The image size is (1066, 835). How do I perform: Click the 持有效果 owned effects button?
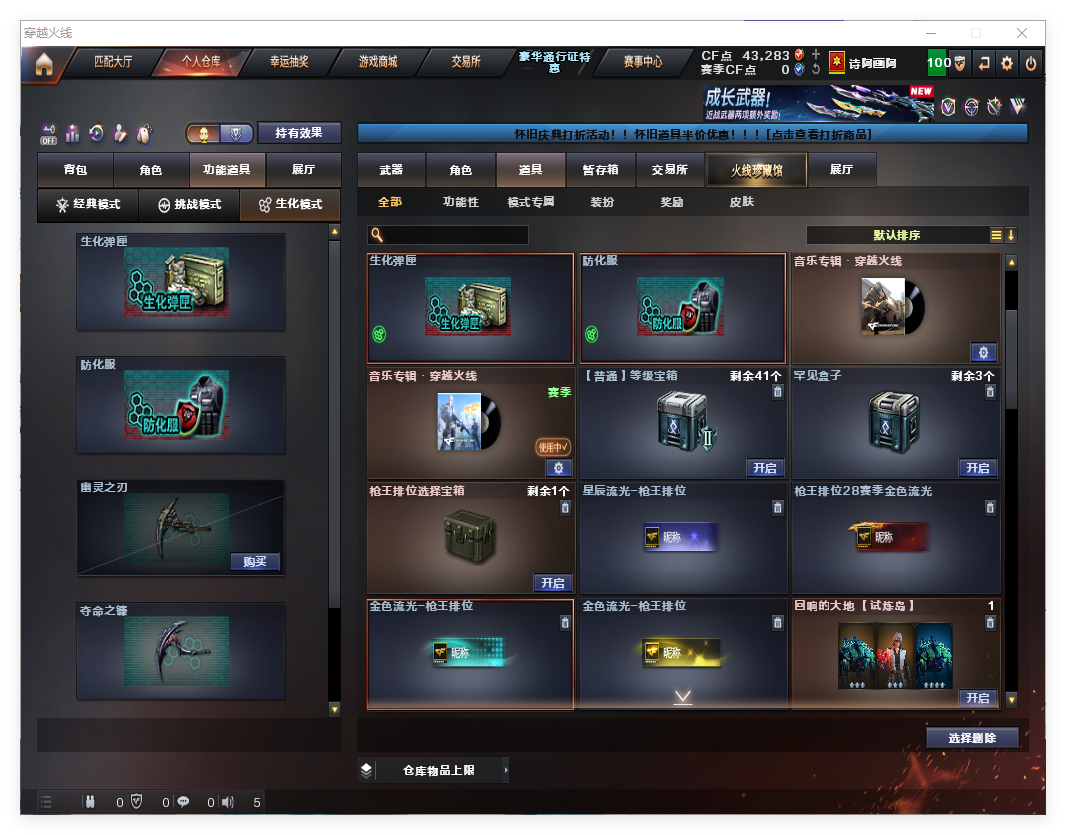point(299,133)
